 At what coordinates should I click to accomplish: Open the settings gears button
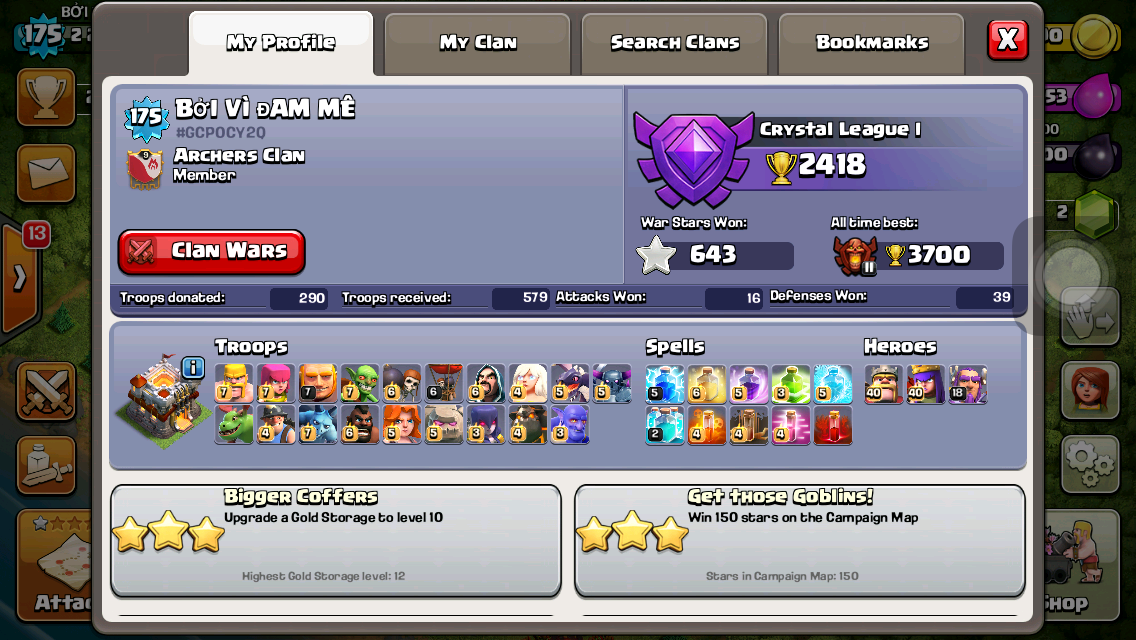1089,464
